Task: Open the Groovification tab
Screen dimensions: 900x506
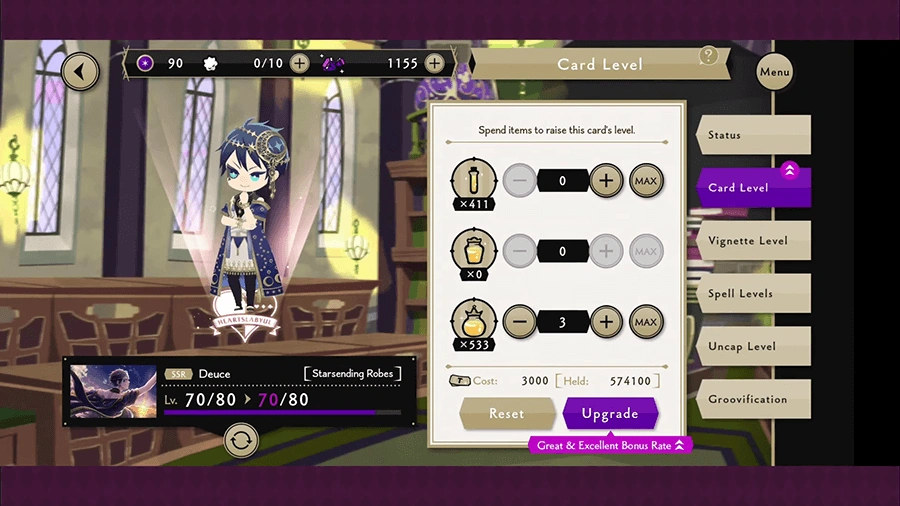Action: point(752,399)
